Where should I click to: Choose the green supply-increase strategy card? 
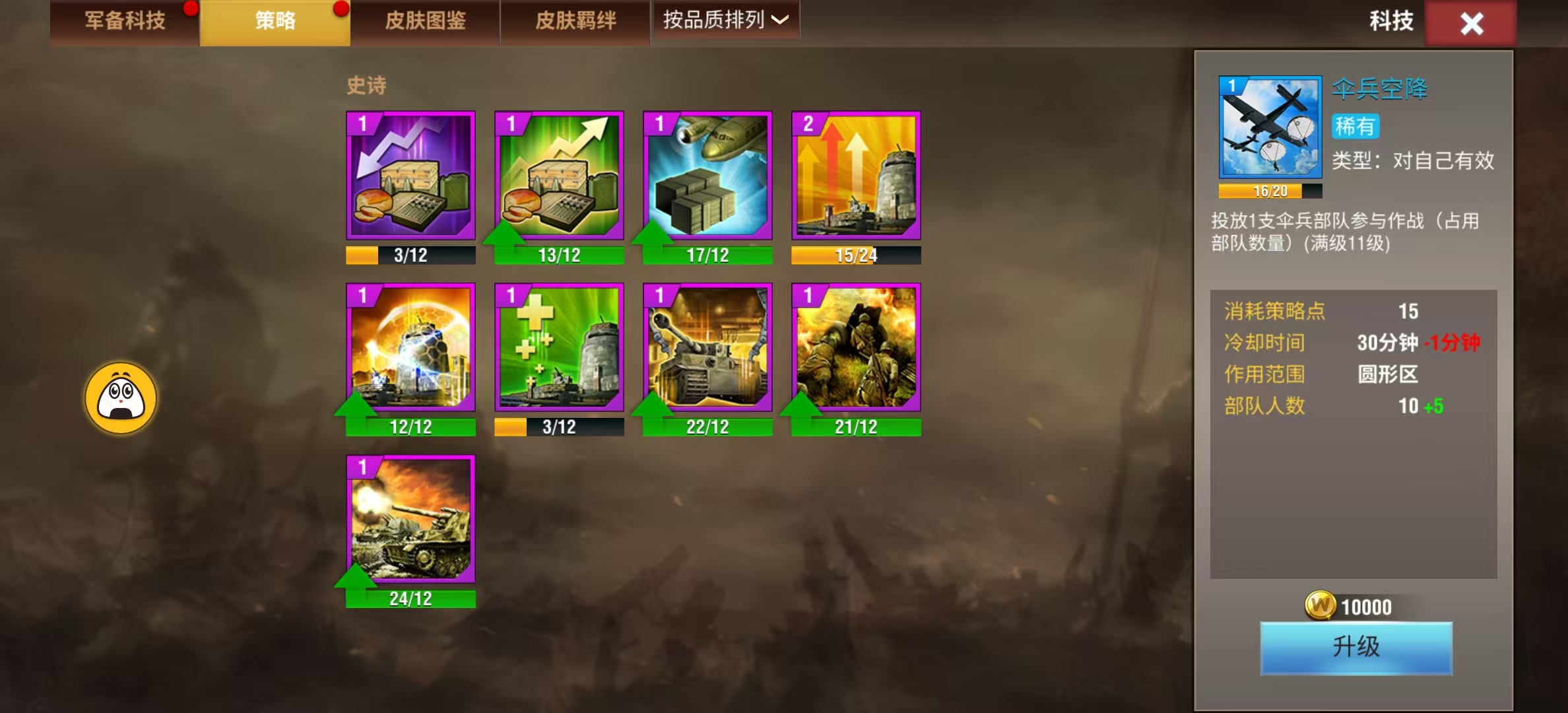pyautogui.click(x=559, y=176)
